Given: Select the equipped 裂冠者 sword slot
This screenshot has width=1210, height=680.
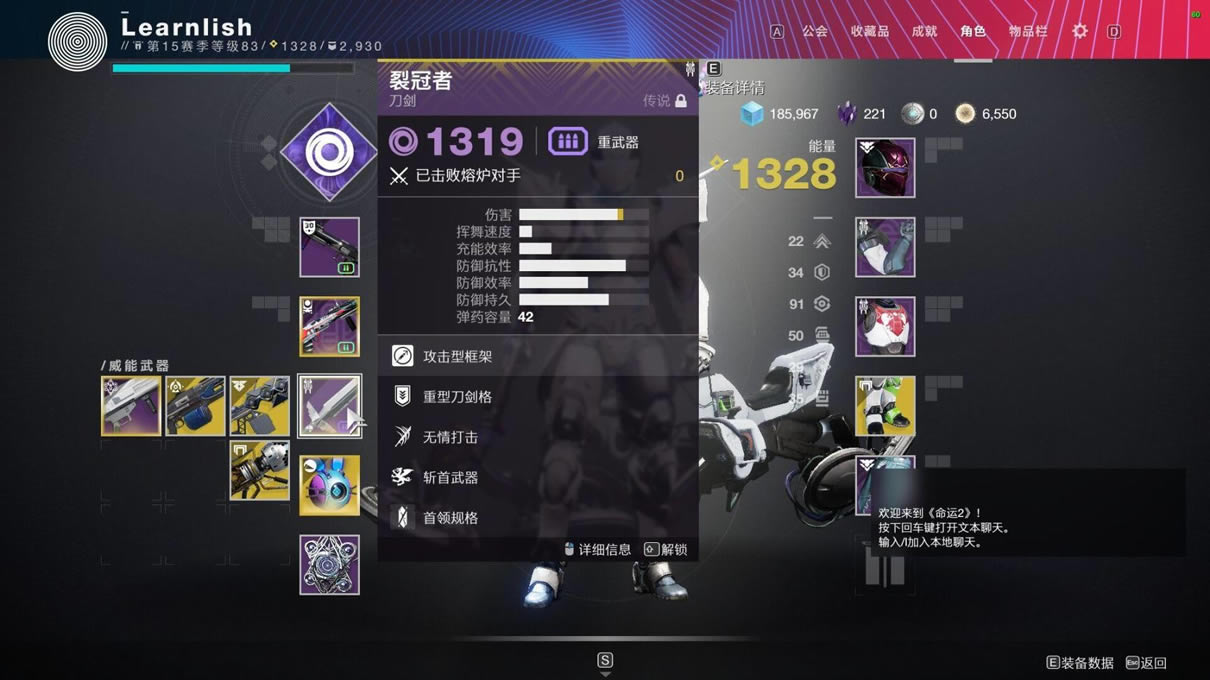Looking at the screenshot, I should click(329, 406).
